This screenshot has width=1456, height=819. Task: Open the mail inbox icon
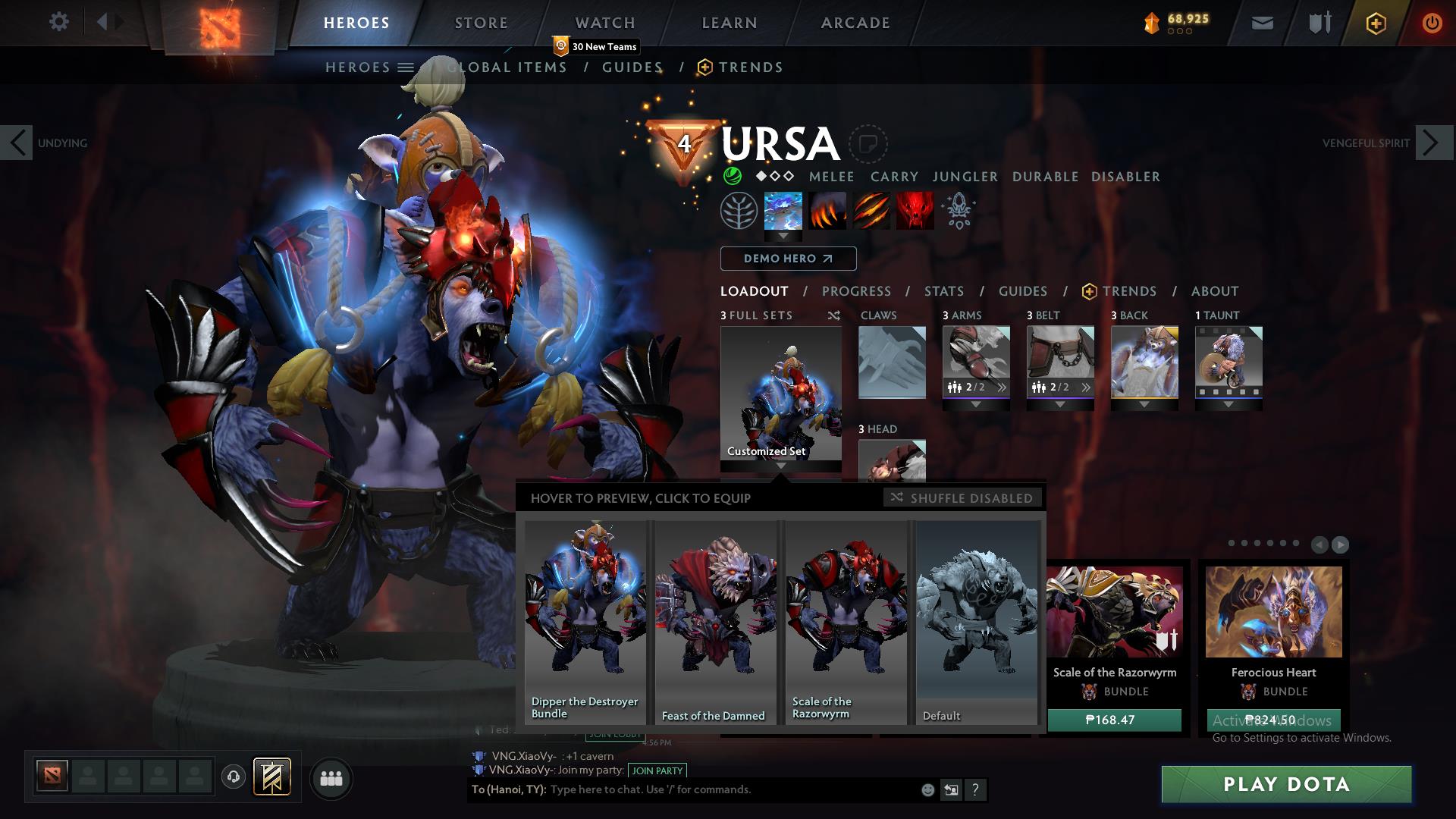tap(1262, 24)
